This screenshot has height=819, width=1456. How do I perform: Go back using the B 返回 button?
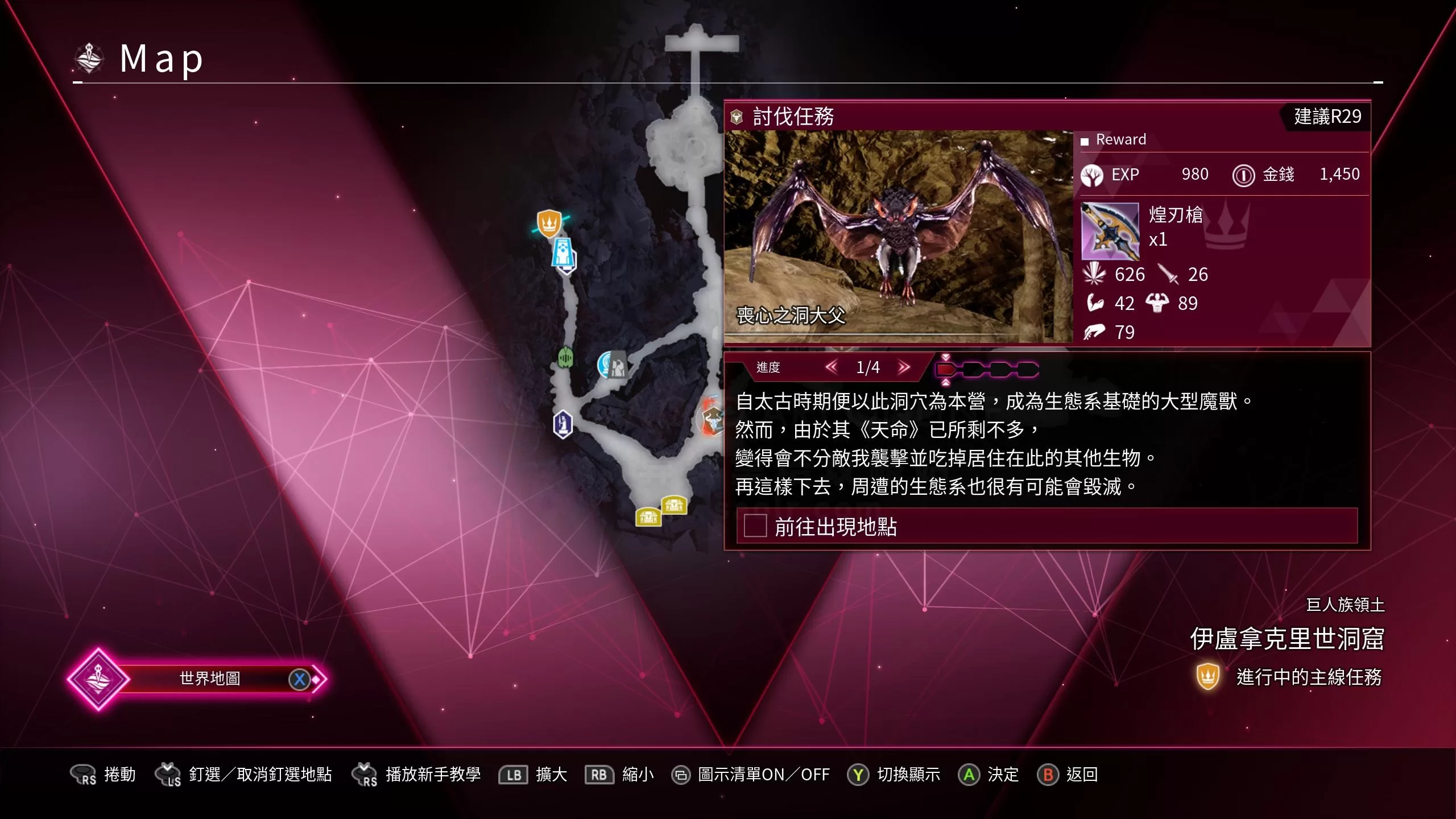pyautogui.click(x=1048, y=774)
